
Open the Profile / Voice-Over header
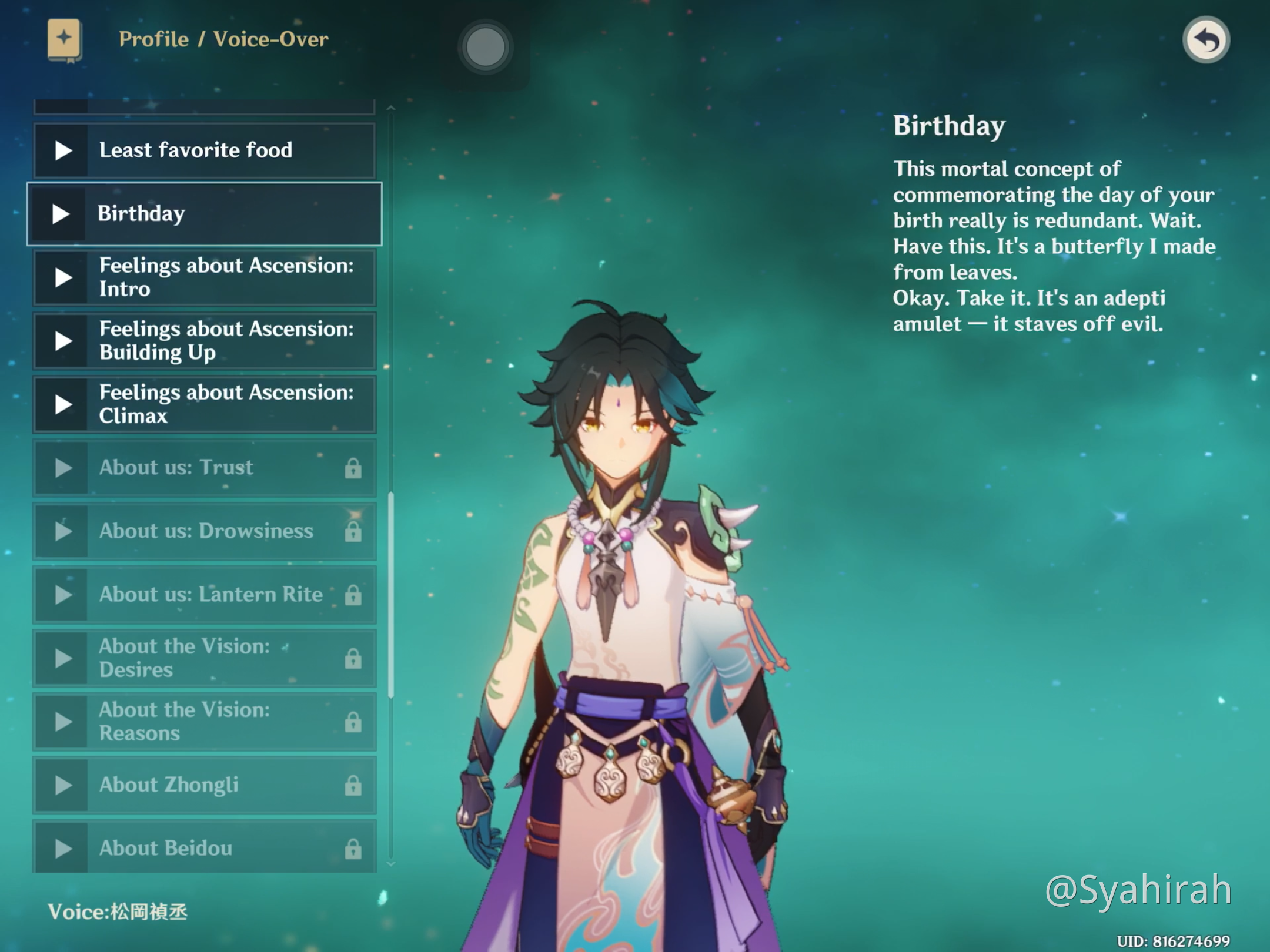point(223,39)
